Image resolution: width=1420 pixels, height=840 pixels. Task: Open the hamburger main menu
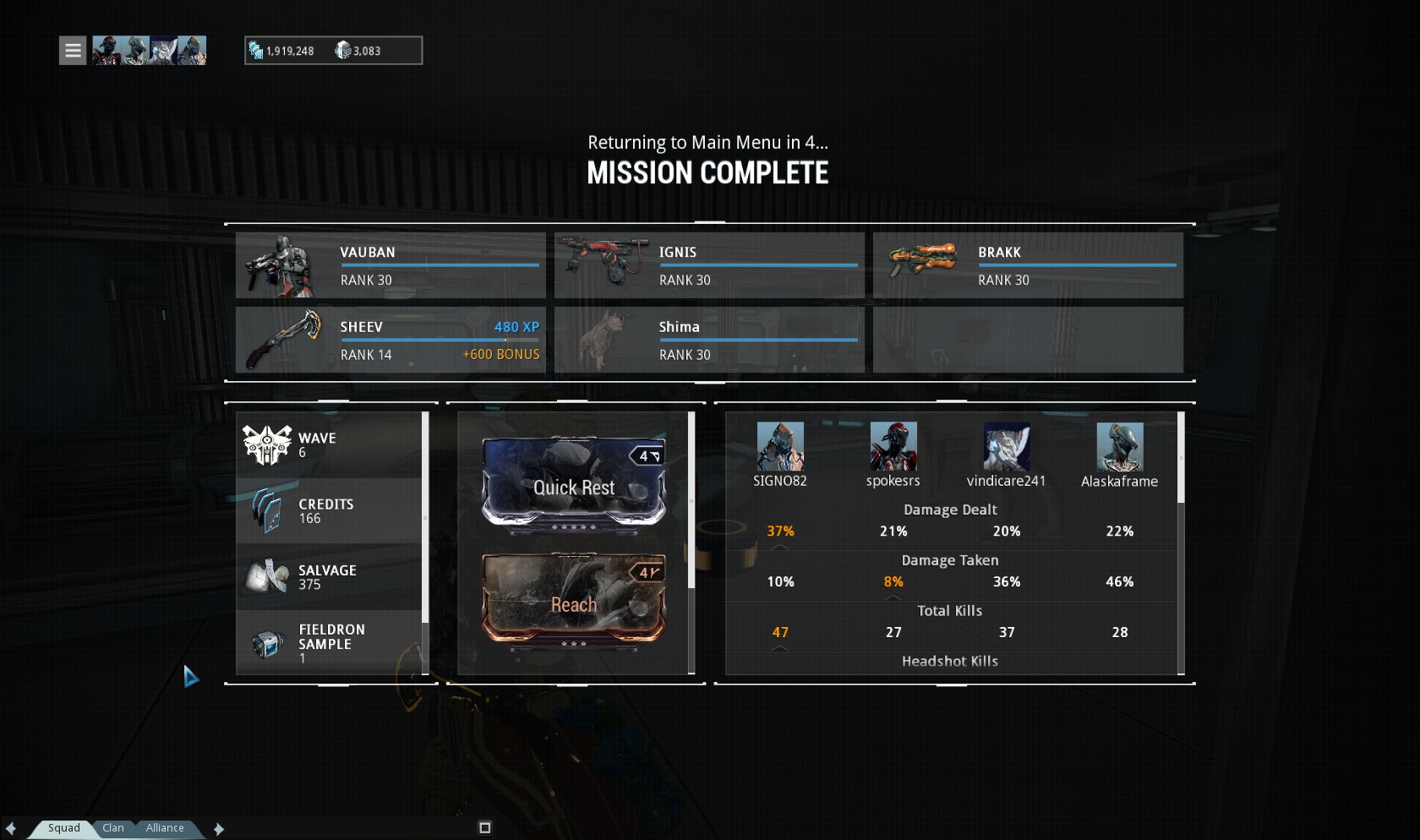click(x=73, y=51)
